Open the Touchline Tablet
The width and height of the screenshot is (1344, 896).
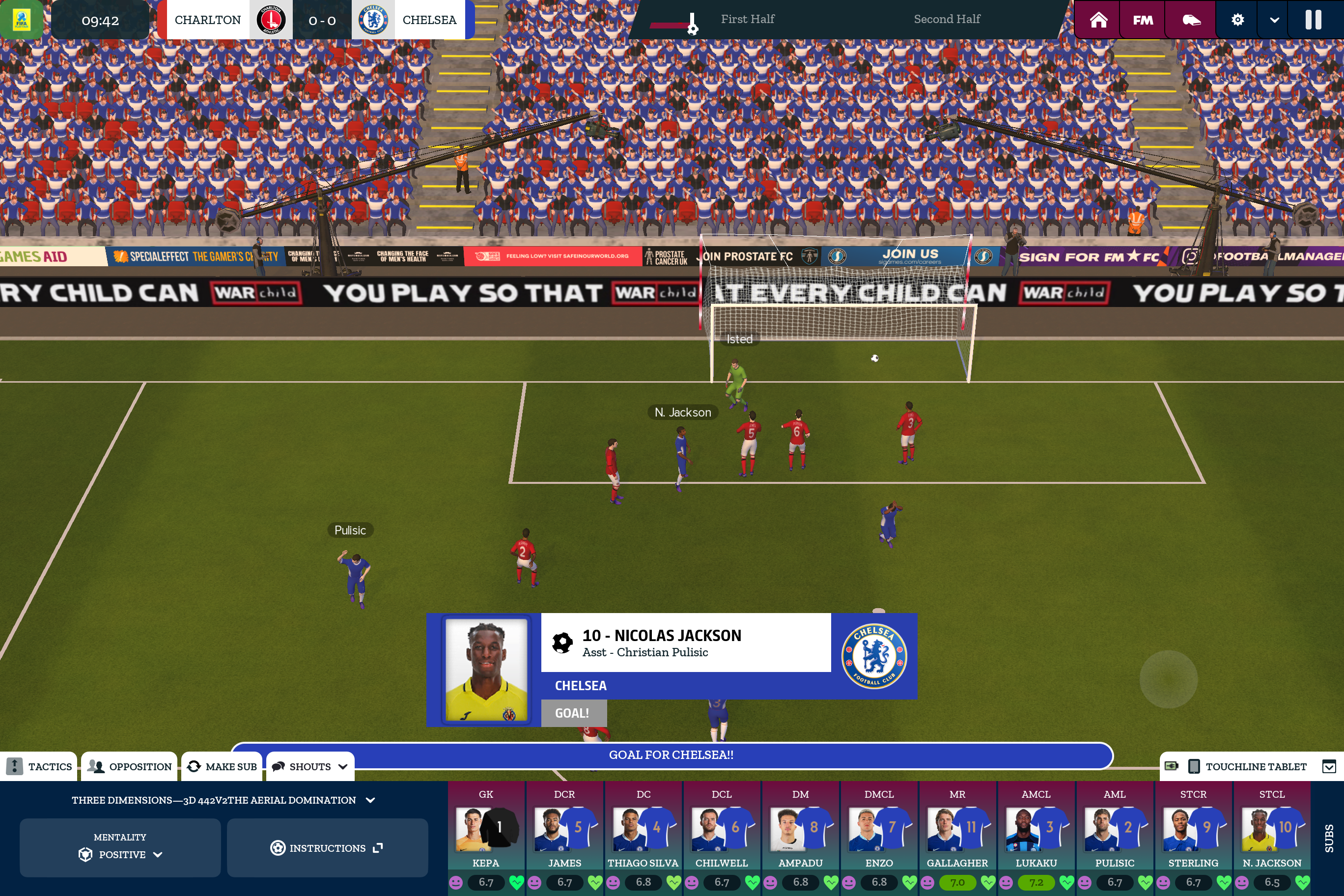coord(1247,766)
